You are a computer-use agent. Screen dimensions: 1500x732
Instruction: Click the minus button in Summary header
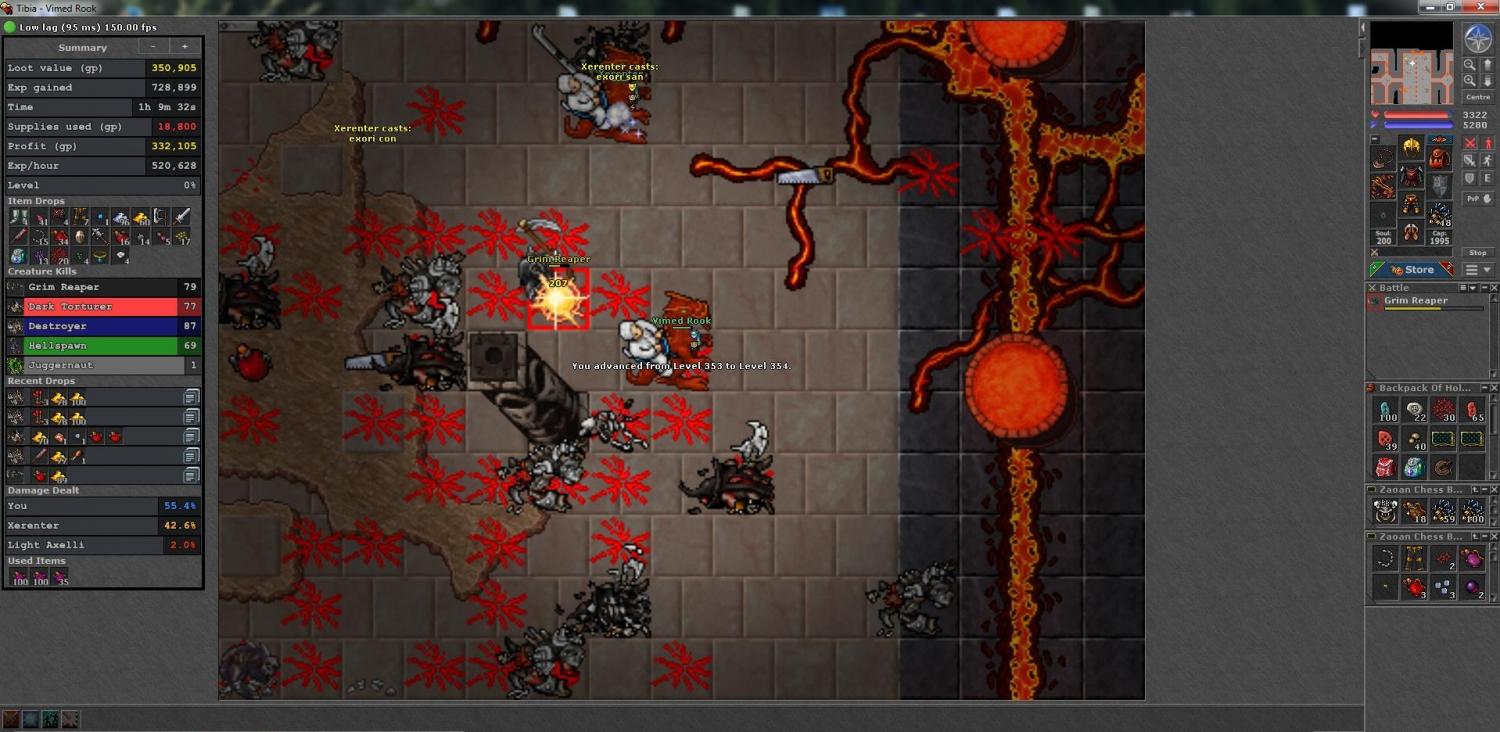click(153, 47)
